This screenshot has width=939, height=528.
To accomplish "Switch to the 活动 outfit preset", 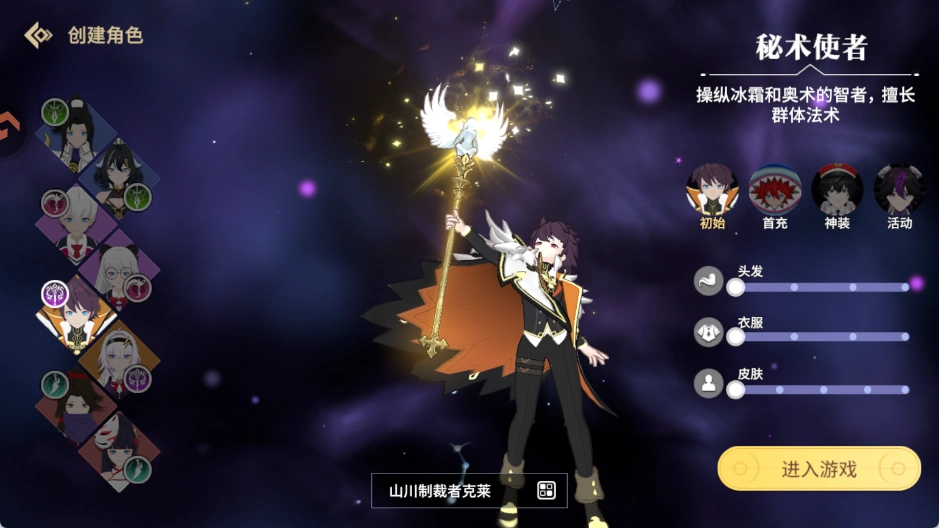I will (899, 190).
